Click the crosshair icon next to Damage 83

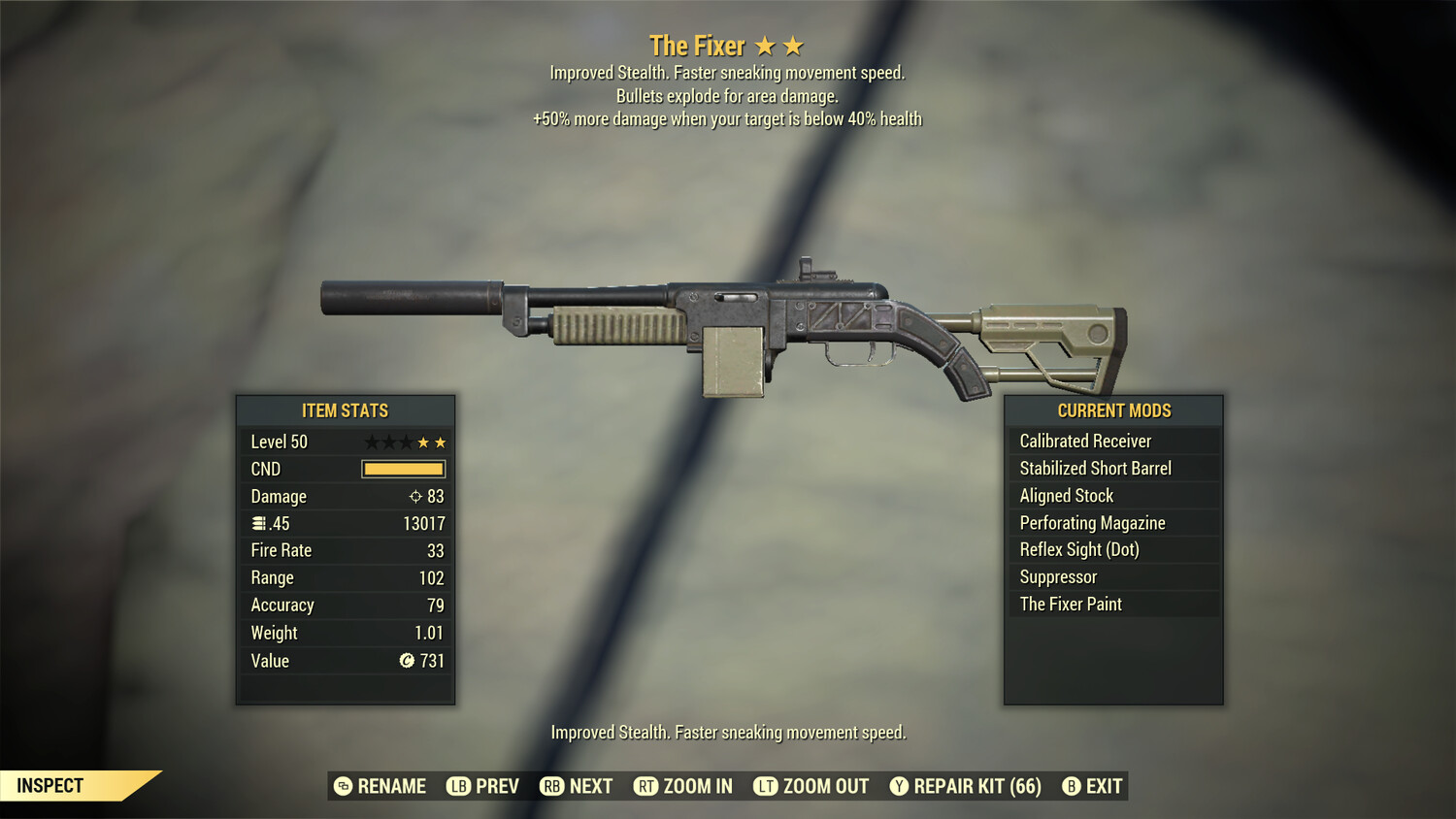click(x=416, y=496)
